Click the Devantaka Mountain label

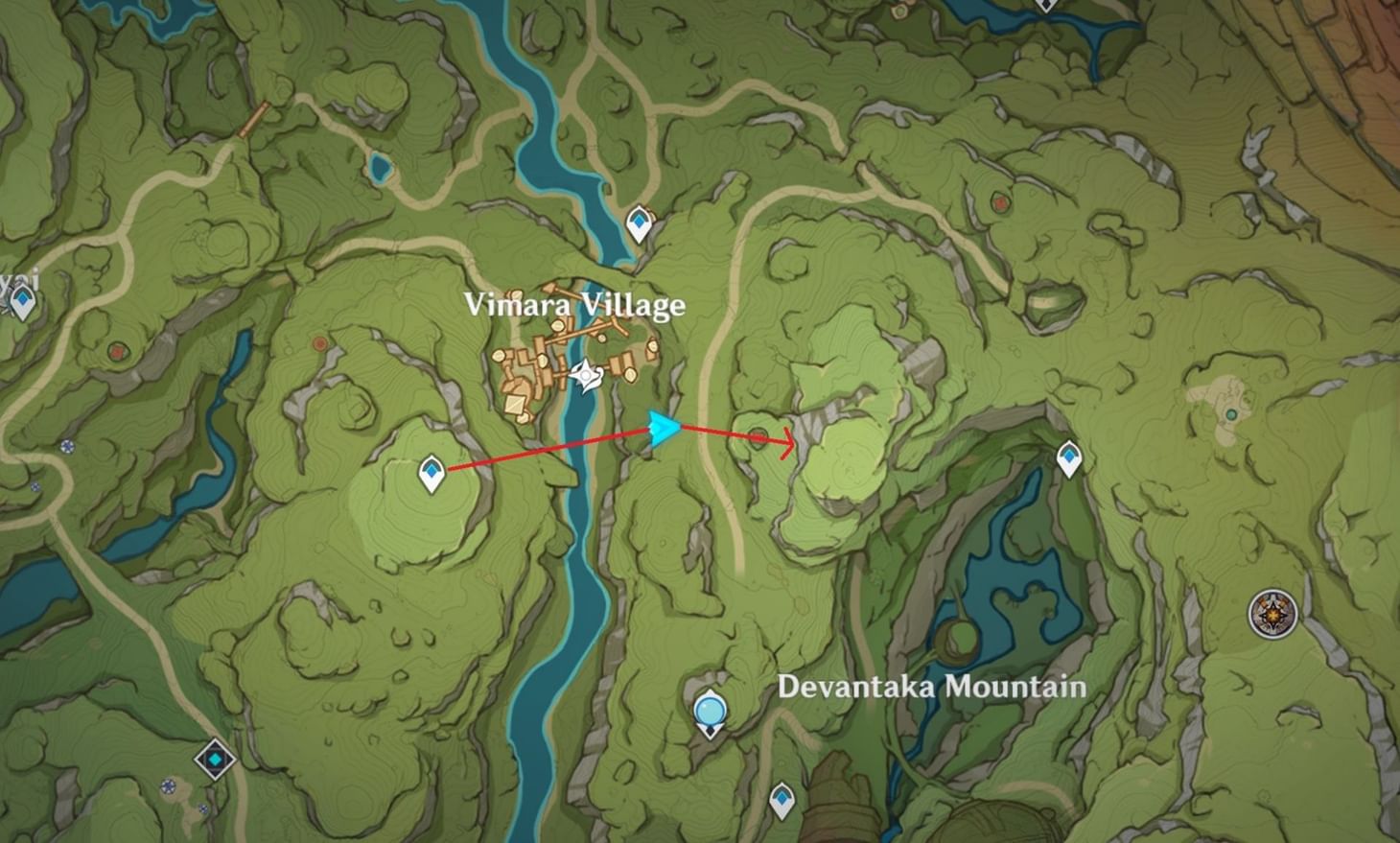932,687
